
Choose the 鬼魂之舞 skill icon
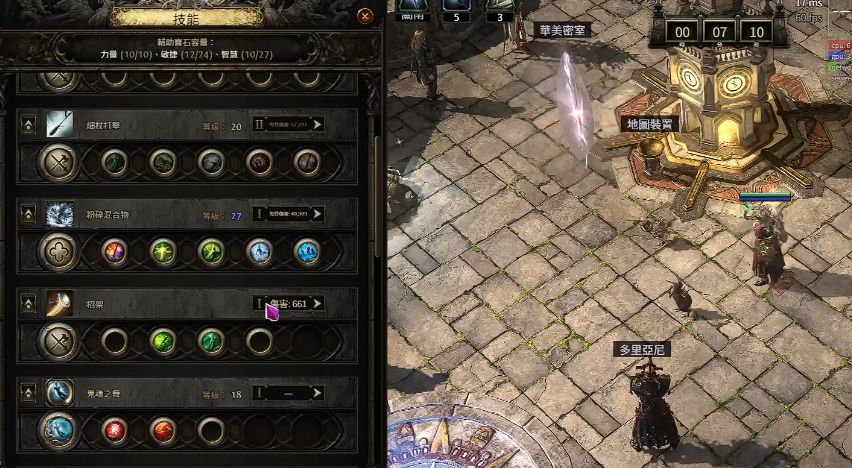59,393
